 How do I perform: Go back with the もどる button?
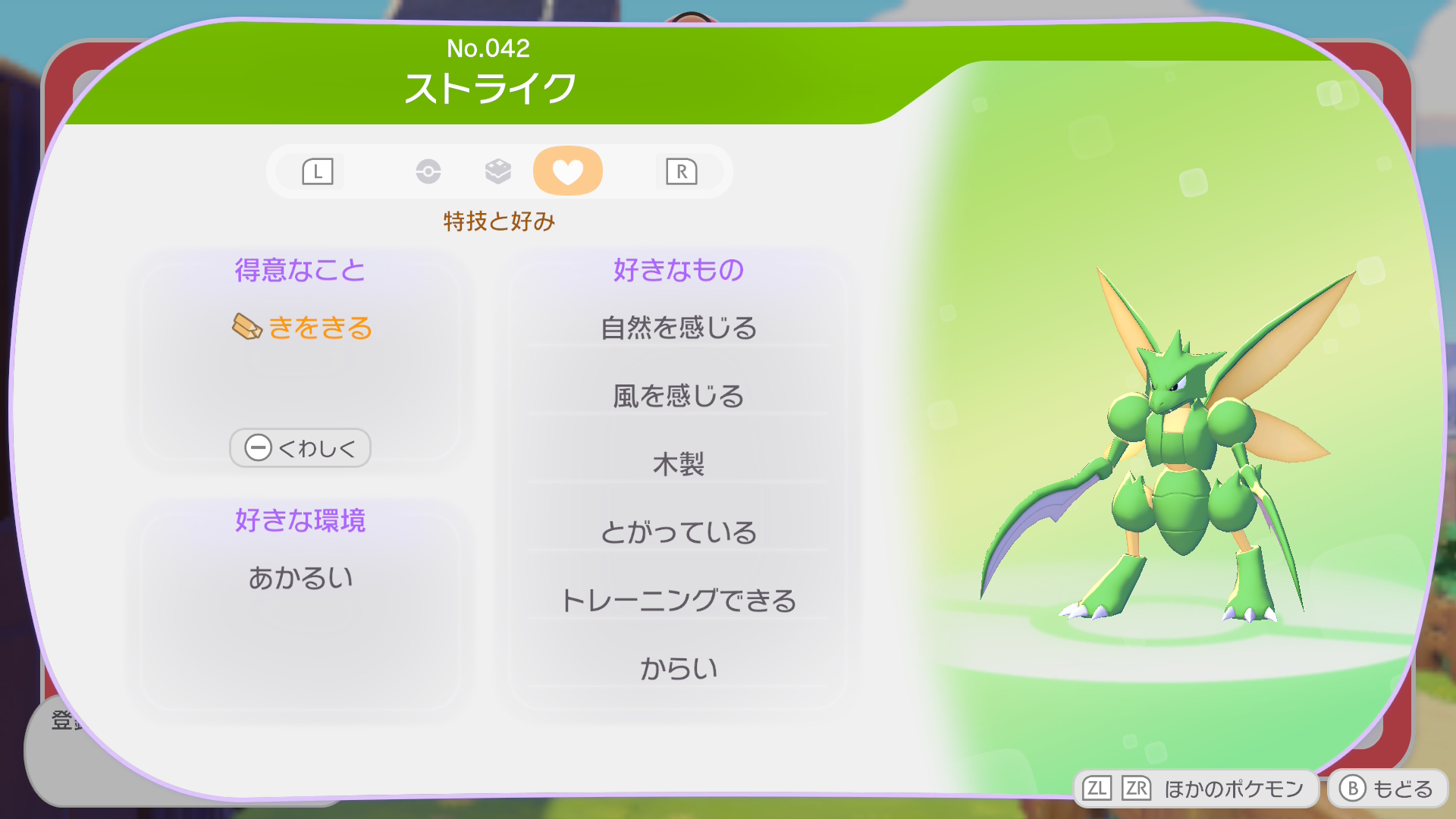pyautogui.click(x=1387, y=789)
